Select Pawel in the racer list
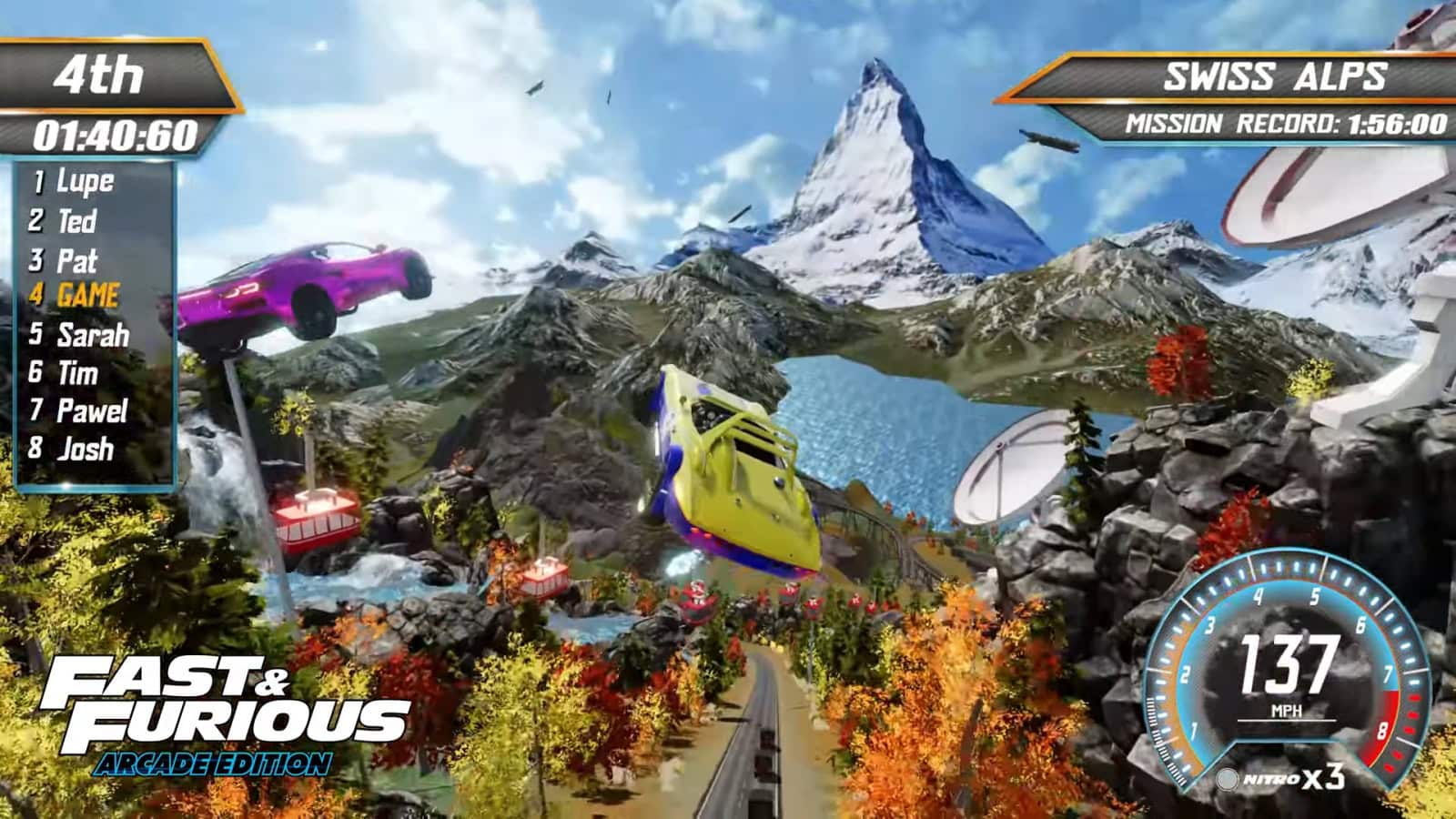The width and height of the screenshot is (1456, 819). pyautogui.click(x=91, y=411)
